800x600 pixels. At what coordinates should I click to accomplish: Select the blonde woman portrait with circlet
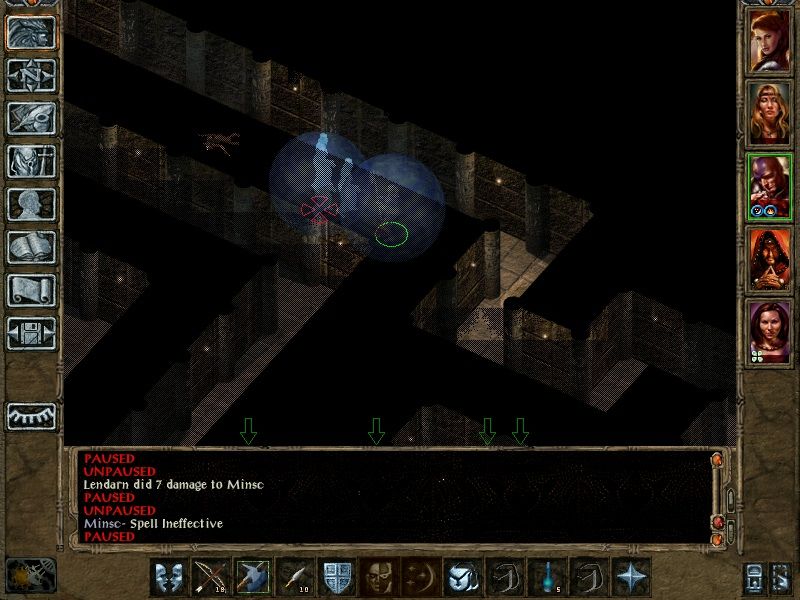(769, 112)
